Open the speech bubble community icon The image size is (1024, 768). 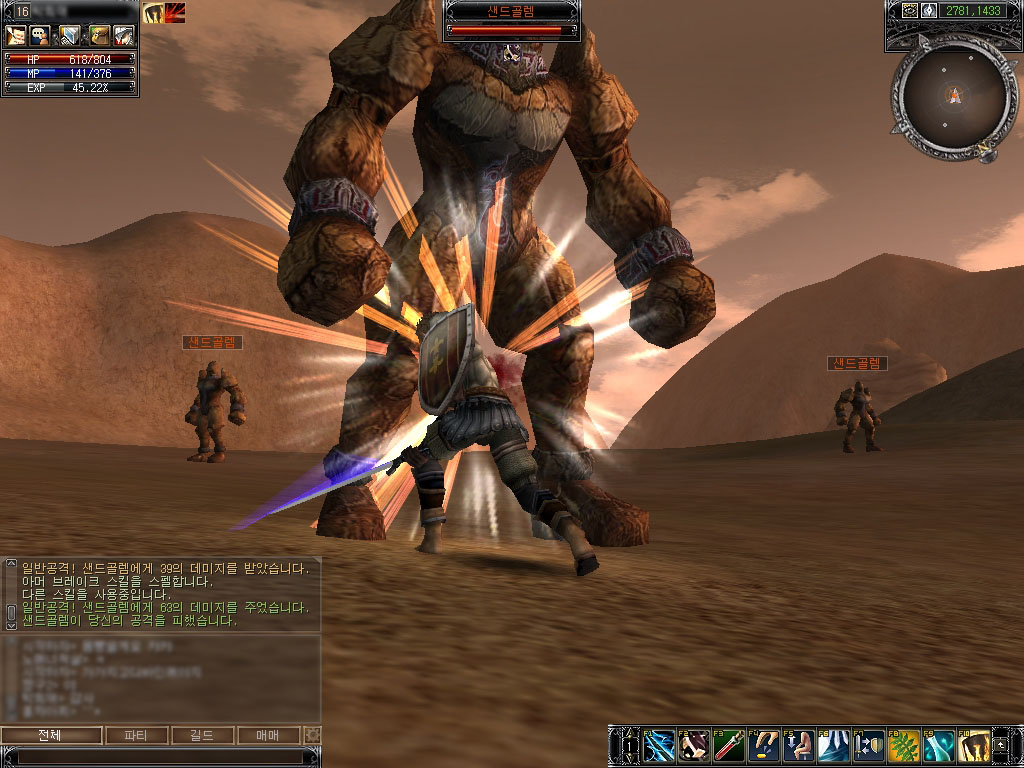pos(42,36)
